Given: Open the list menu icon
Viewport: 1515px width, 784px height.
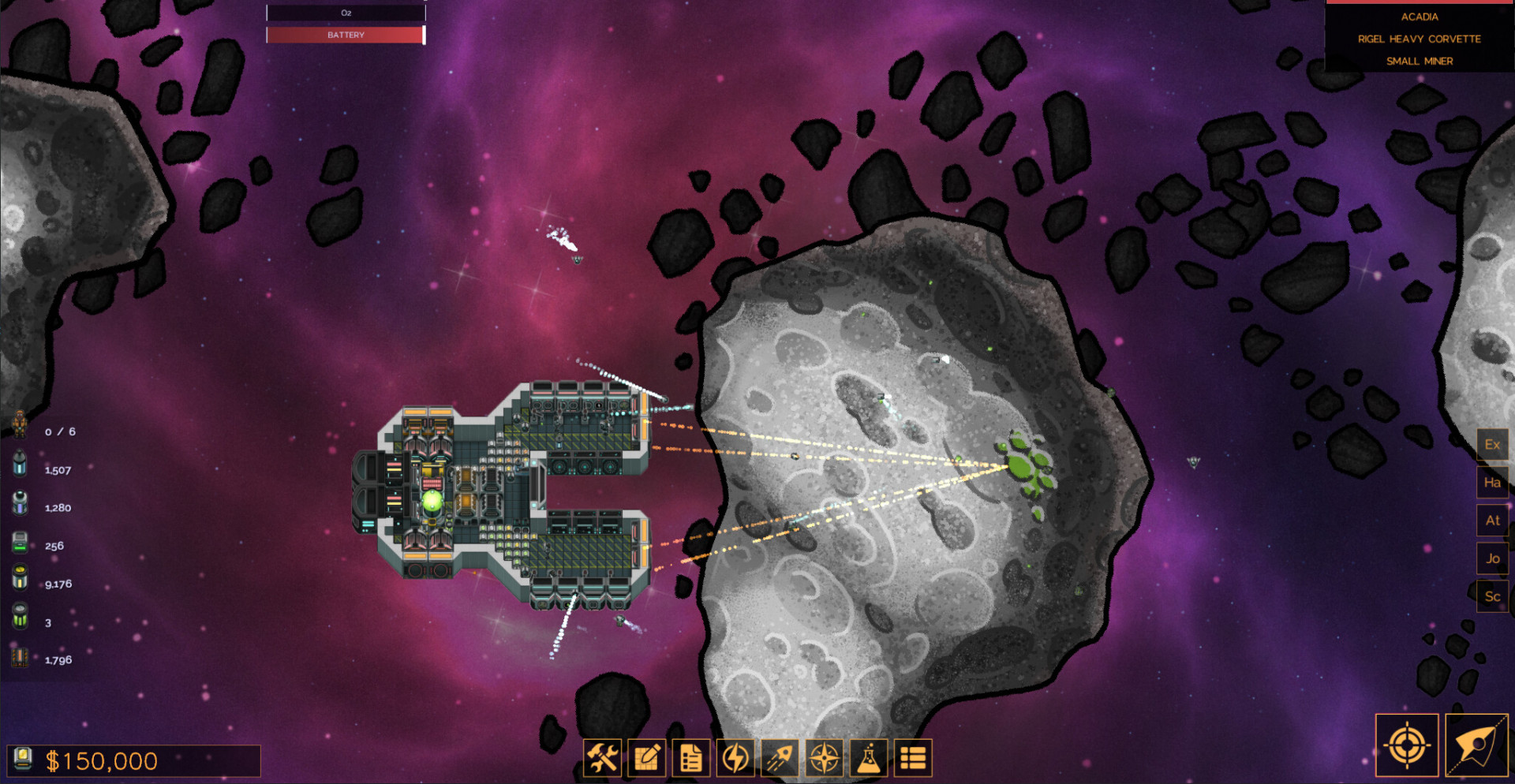Looking at the screenshot, I should [x=913, y=759].
